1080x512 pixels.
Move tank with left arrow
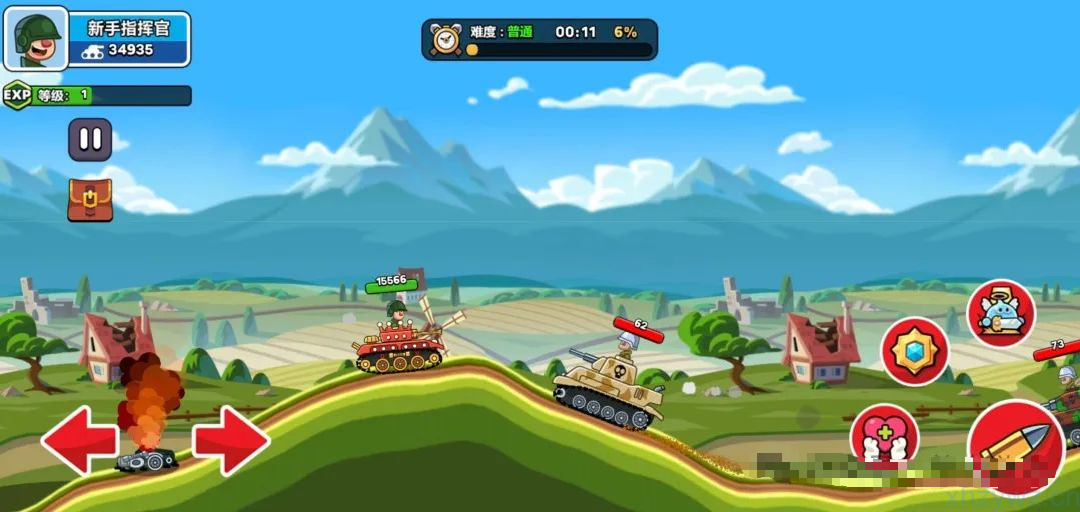pyautogui.click(x=78, y=440)
